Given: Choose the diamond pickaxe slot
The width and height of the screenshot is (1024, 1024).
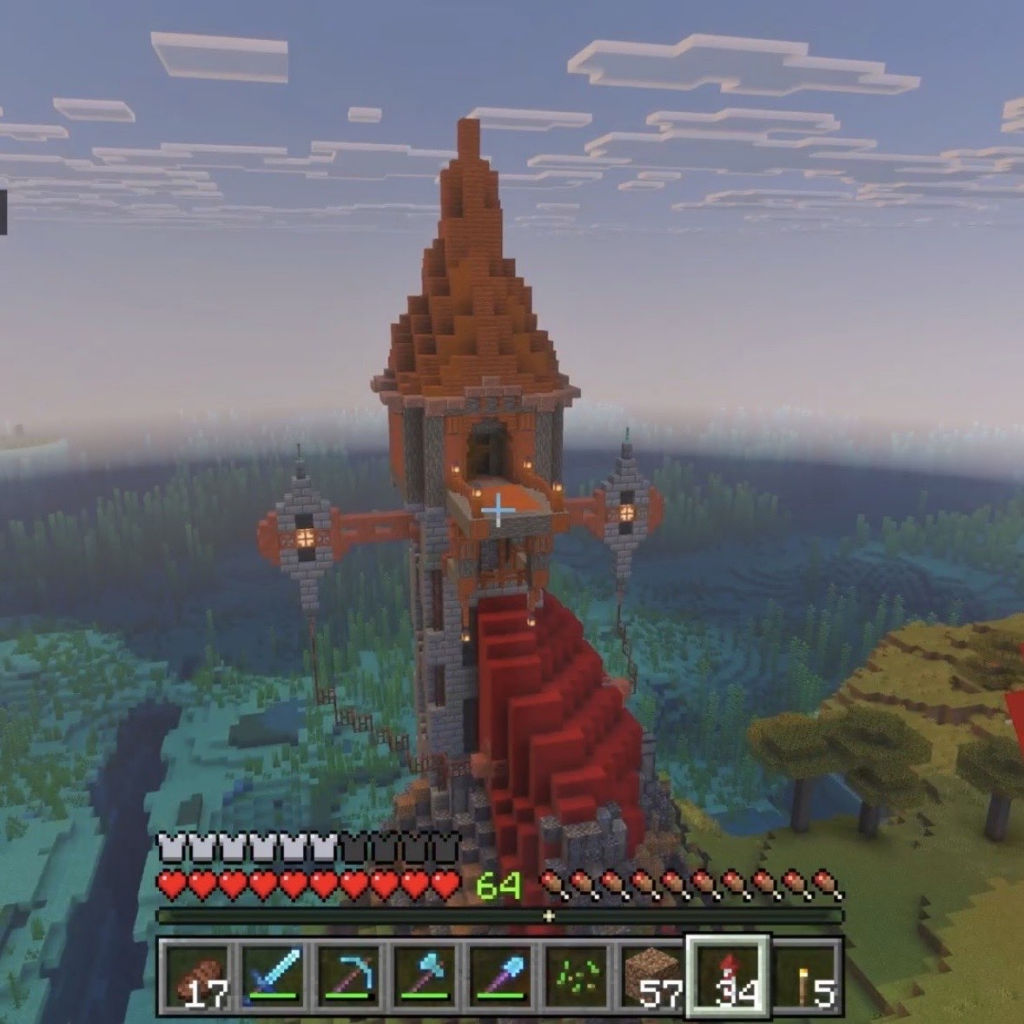Looking at the screenshot, I should 349,977.
